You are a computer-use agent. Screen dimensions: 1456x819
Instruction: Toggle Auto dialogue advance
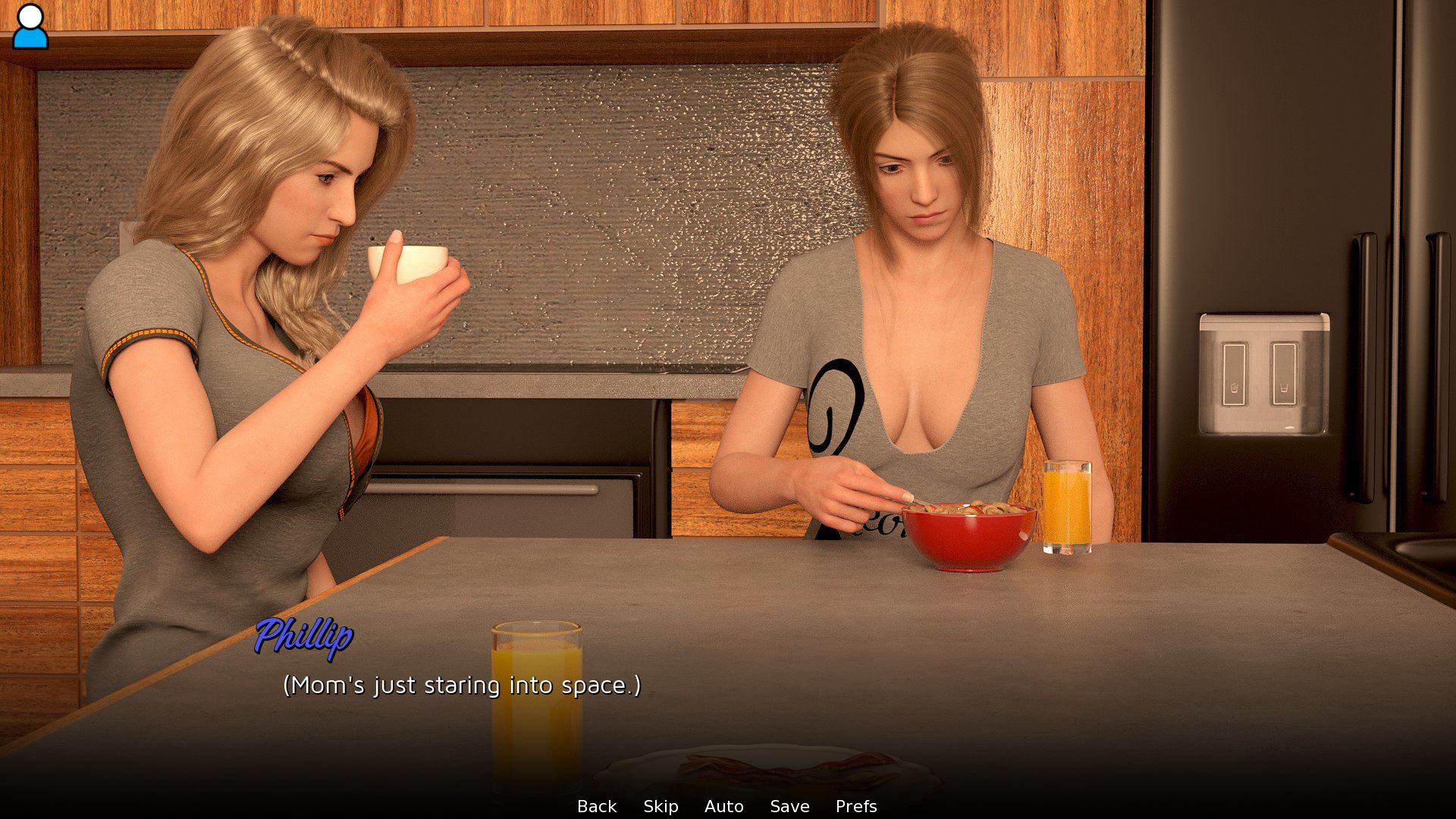[723, 806]
